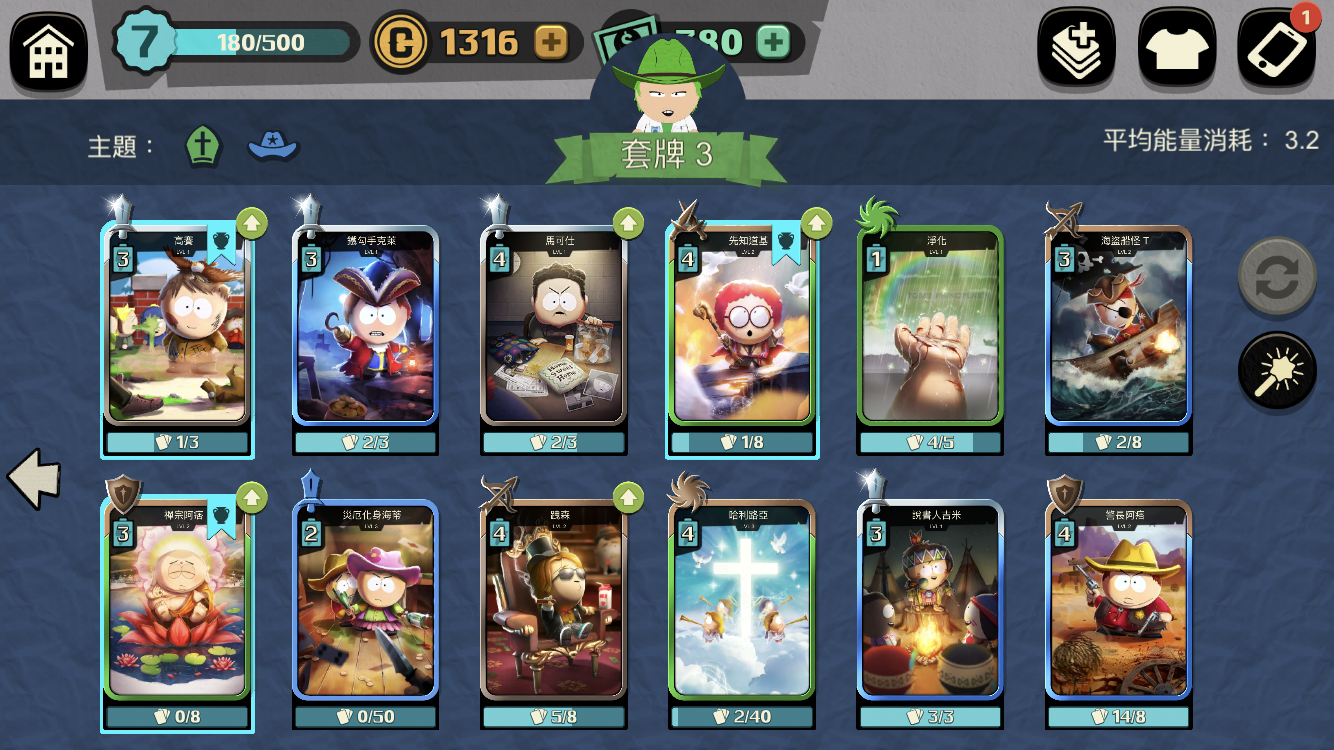The height and width of the screenshot is (750, 1334).
Task: Add more cash with green plus button
Action: click(x=773, y=42)
